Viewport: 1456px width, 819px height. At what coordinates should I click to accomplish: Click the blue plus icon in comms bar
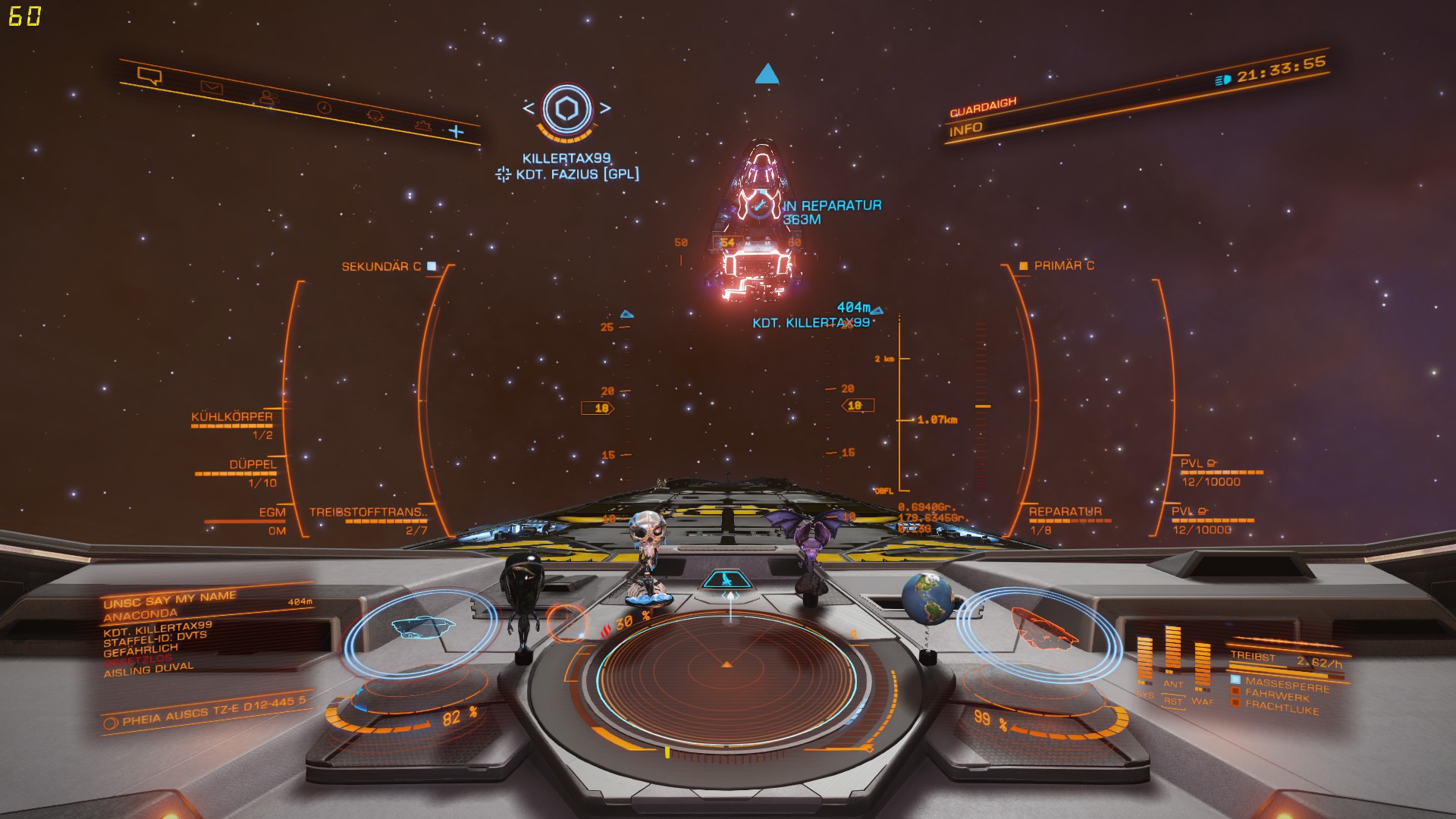(x=456, y=132)
